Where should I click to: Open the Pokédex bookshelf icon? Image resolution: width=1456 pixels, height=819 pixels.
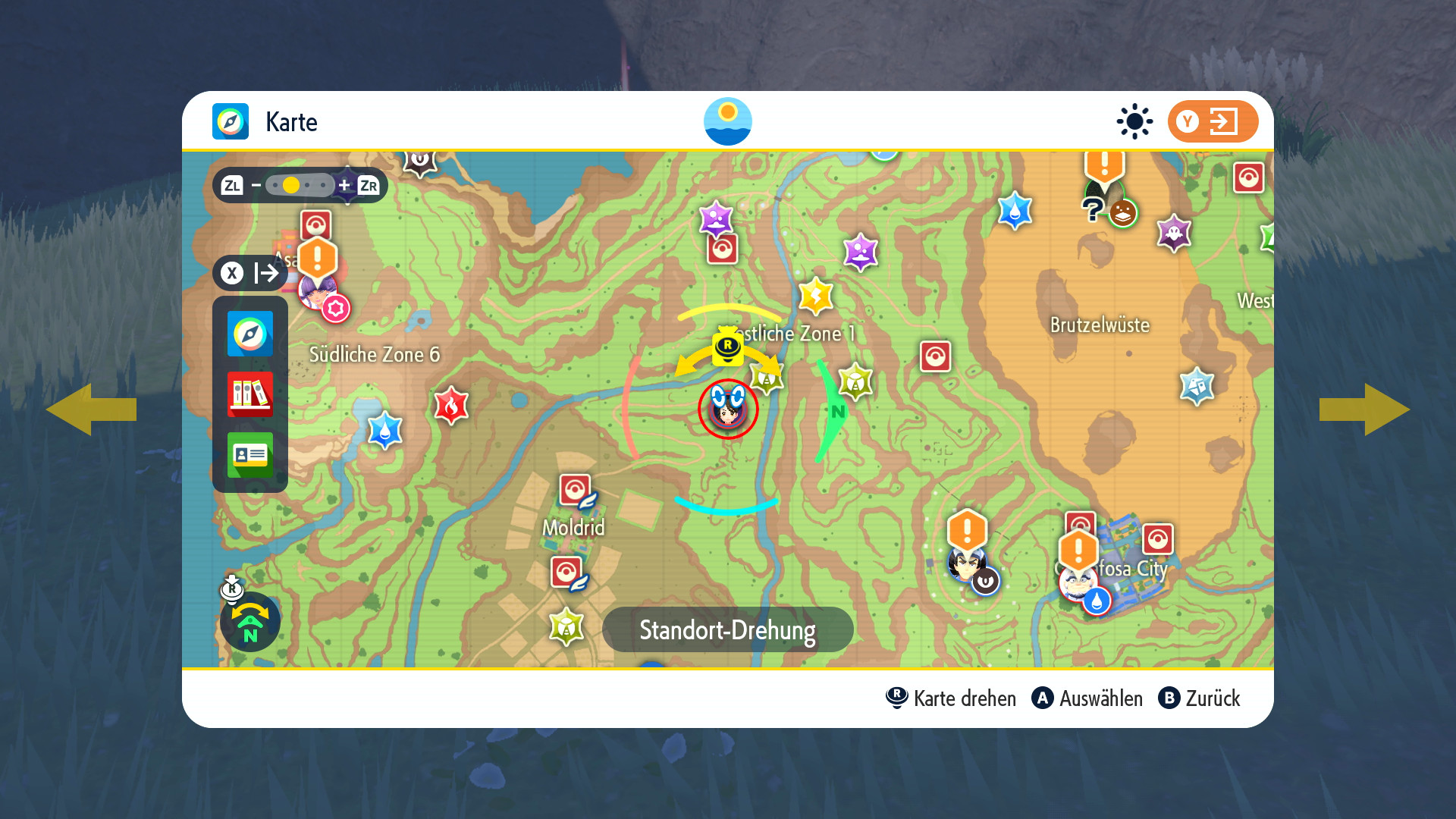[x=249, y=394]
